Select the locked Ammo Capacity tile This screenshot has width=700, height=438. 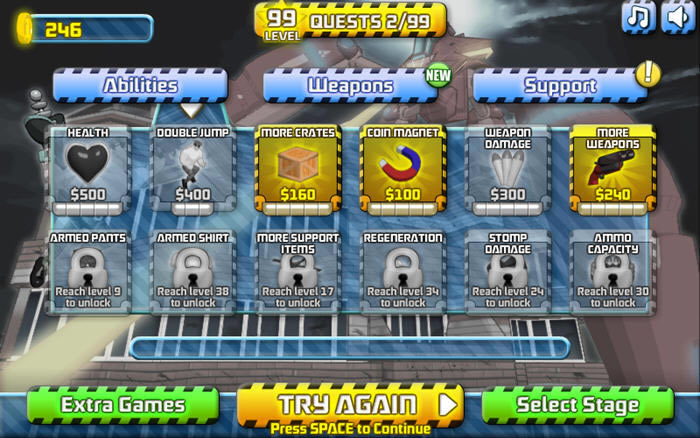[613, 272]
